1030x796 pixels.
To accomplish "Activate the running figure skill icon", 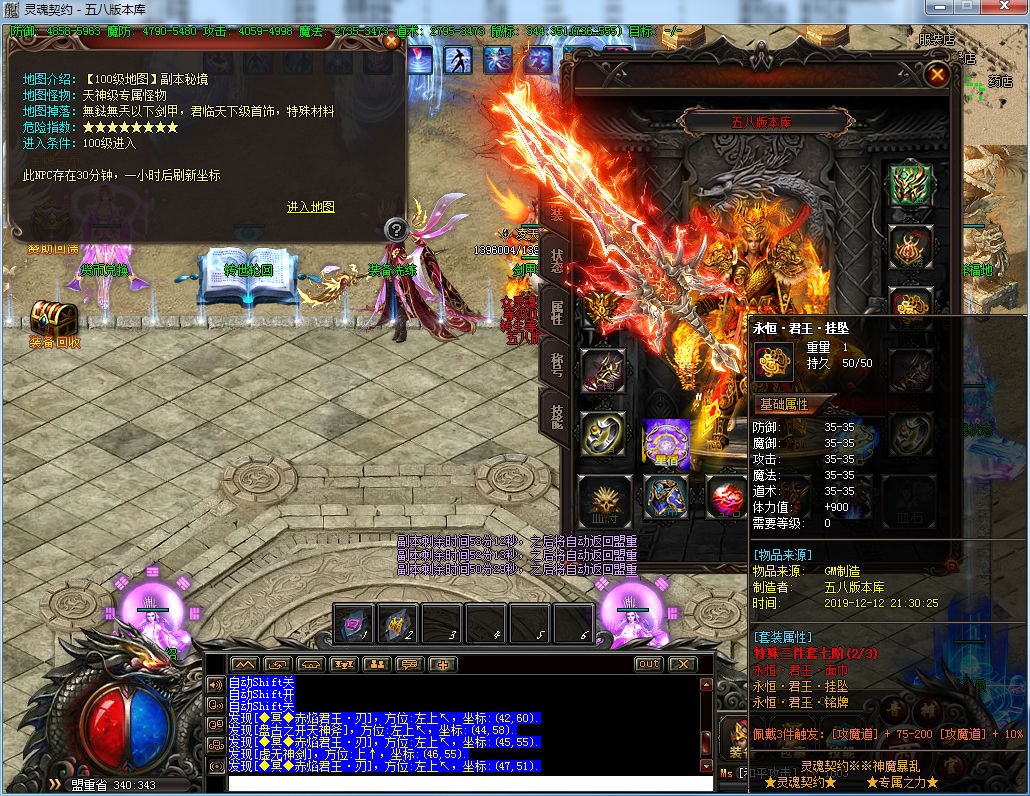I will point(458,59).
